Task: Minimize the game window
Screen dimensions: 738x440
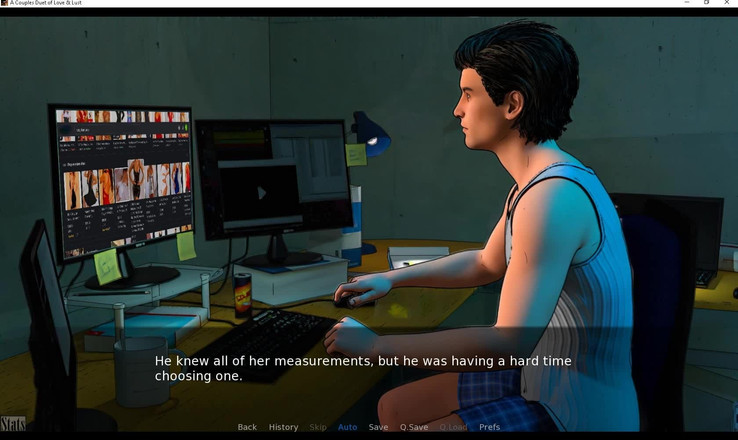Action: [x=687, y=3]
